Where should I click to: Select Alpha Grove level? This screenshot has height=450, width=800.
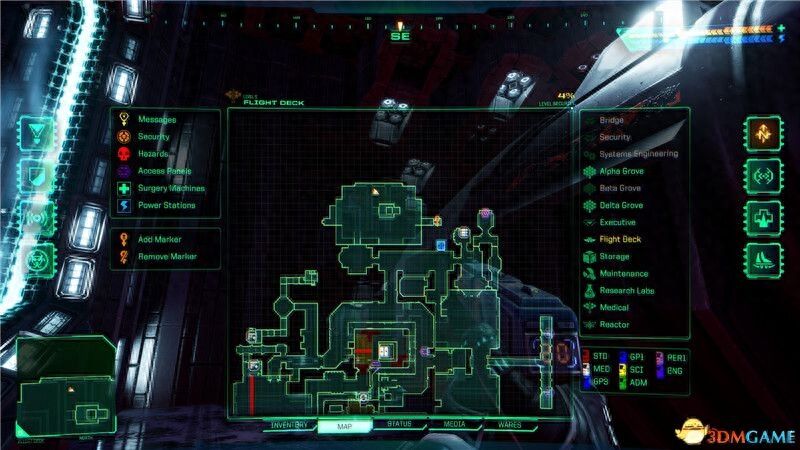tap(620, 171)
